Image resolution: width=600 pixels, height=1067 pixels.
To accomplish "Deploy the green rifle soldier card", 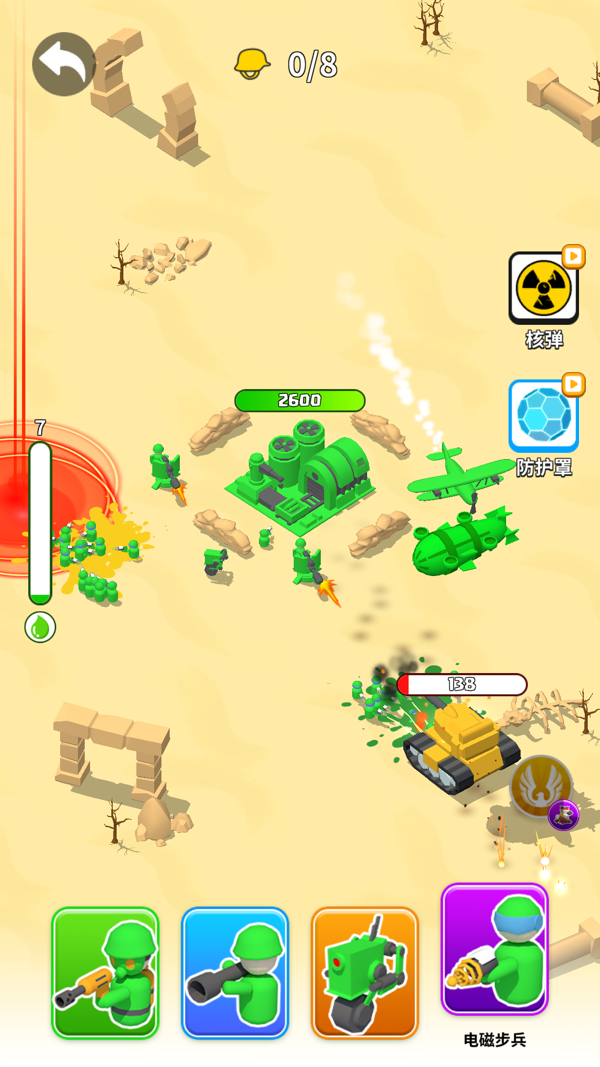I will click(105, 972).
